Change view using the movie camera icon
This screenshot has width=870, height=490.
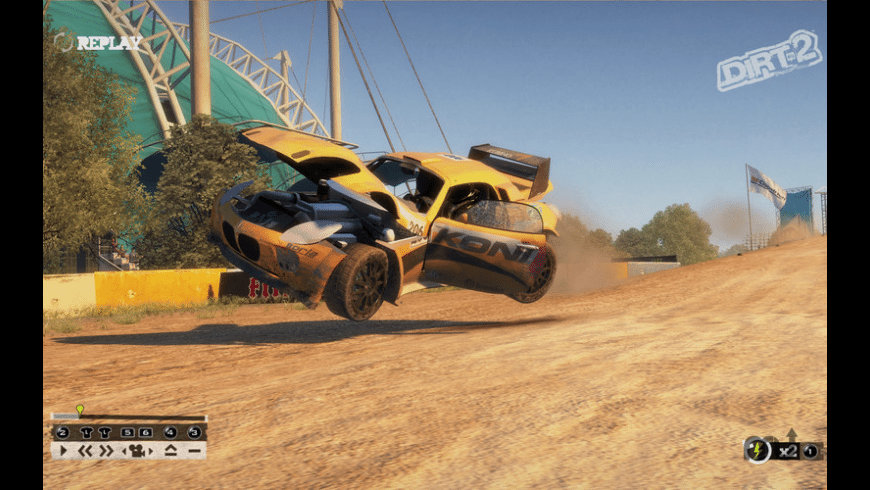139,451
